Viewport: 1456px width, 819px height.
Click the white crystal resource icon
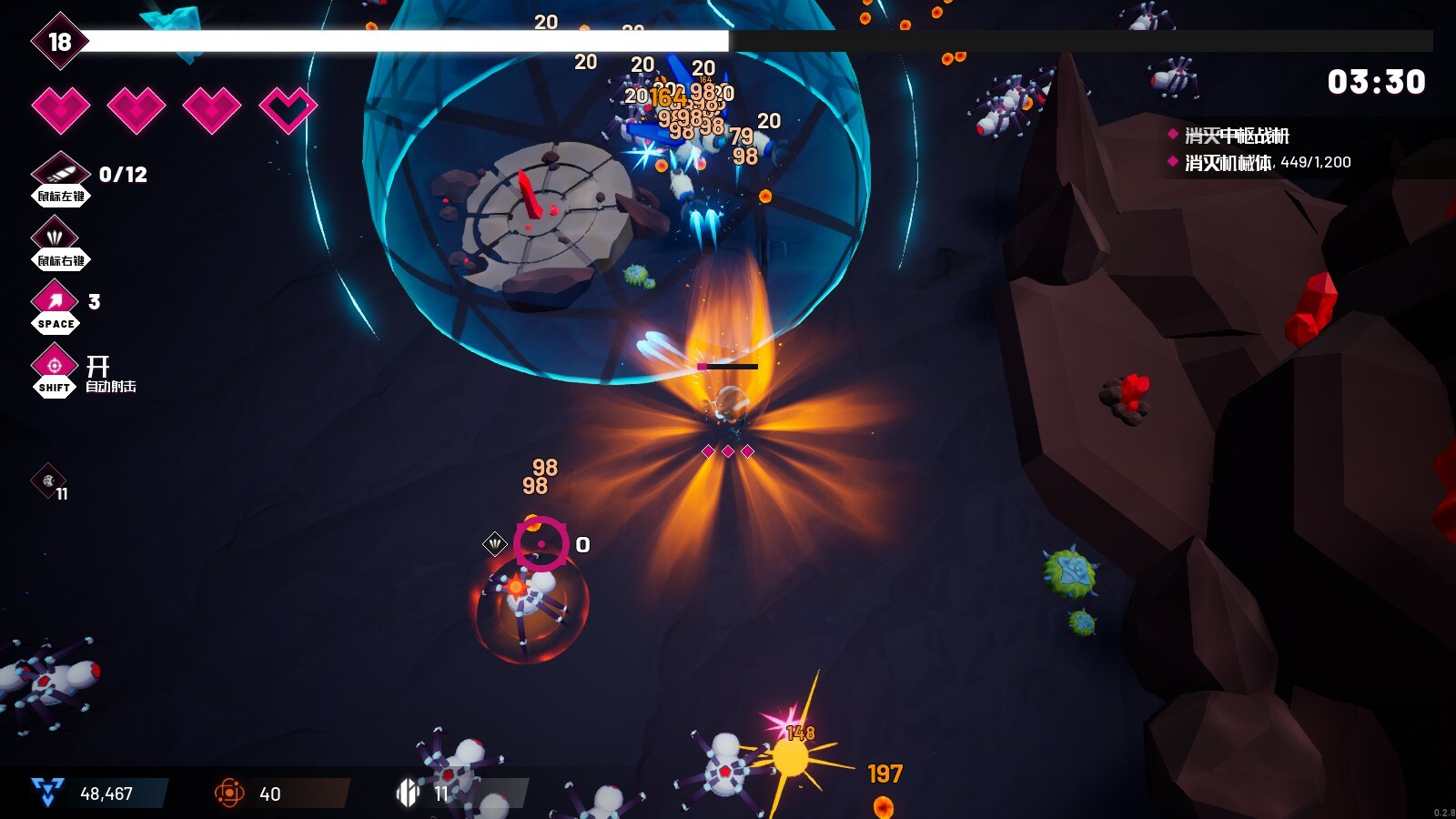[x=408, y=793]
